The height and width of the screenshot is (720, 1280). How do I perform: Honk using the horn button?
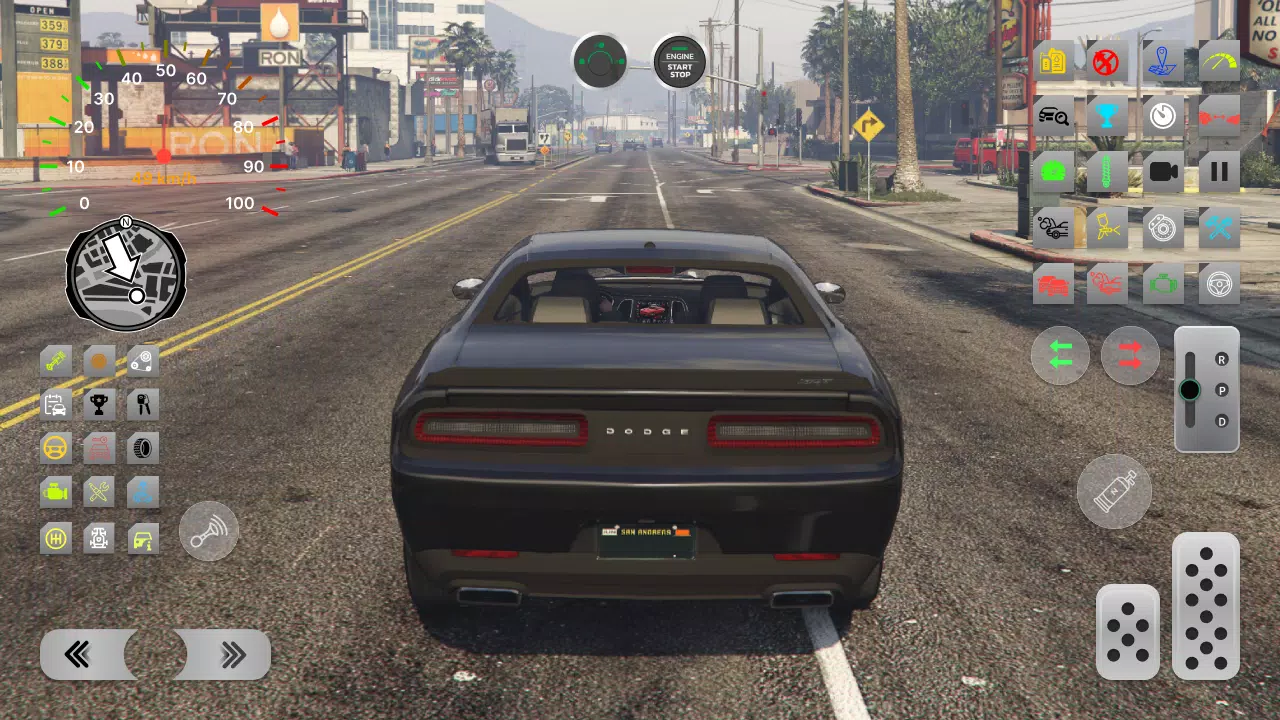click(208, 531)
